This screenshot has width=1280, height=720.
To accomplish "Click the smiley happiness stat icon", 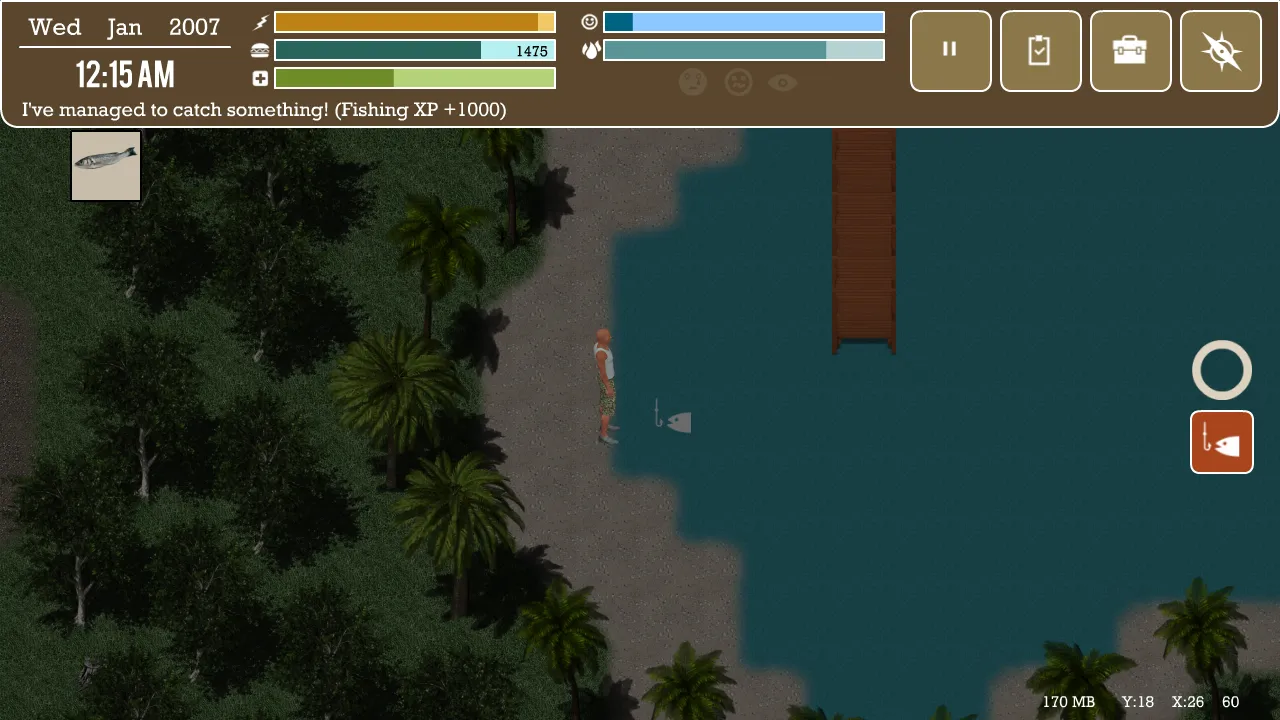I will [x=590, y=21].
